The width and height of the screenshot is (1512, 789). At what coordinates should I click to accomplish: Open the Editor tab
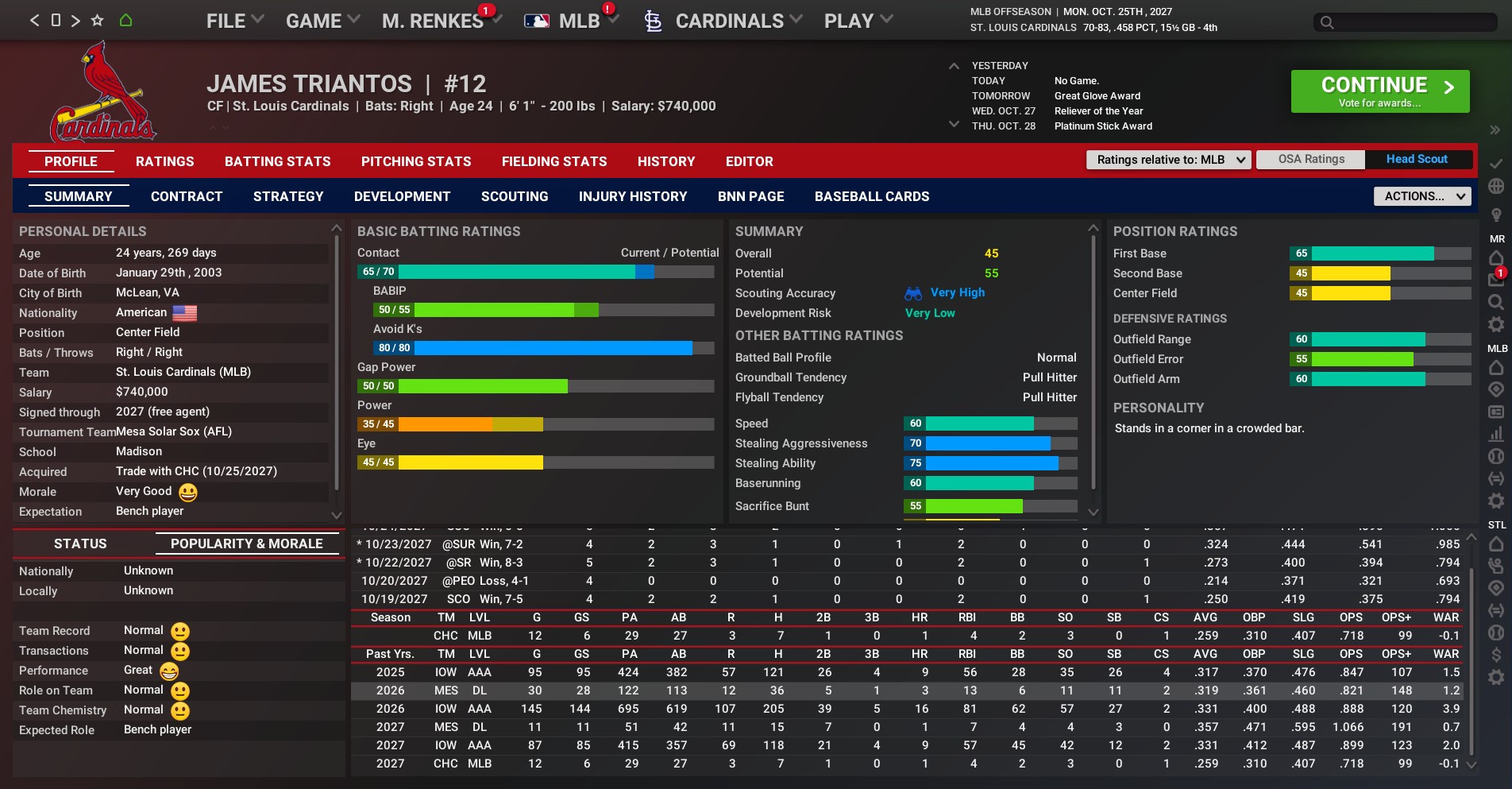pyautogui.click(x=749, y=161)
